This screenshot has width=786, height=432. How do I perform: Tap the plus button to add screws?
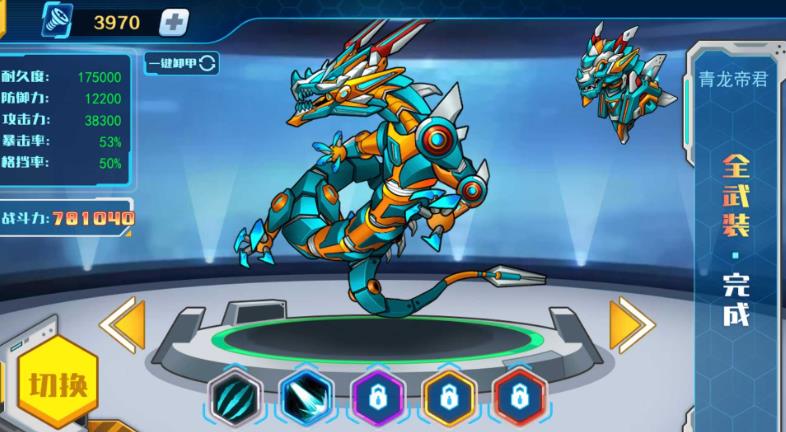(173, 22)
